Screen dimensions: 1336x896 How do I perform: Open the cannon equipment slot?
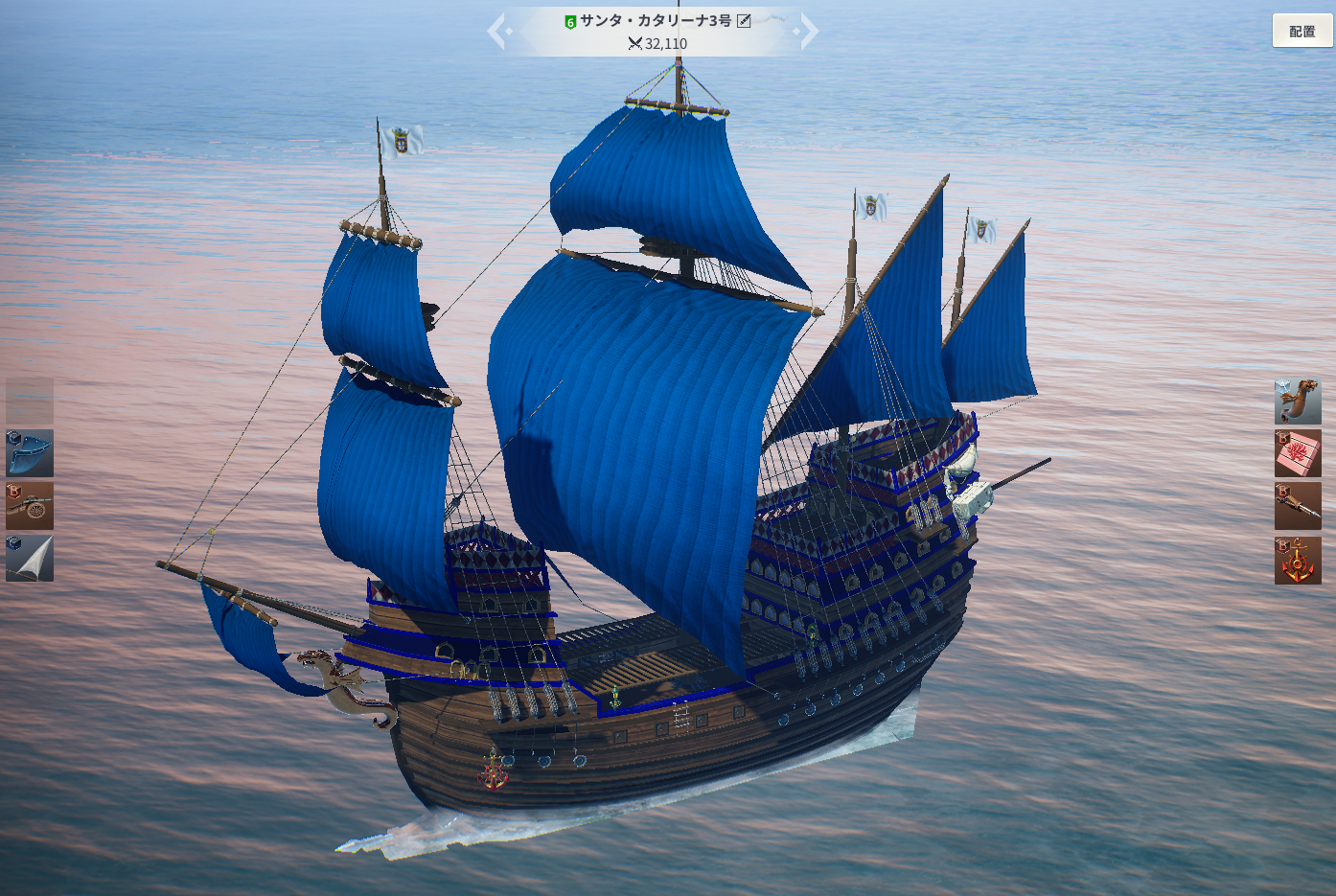click(30, 506)
